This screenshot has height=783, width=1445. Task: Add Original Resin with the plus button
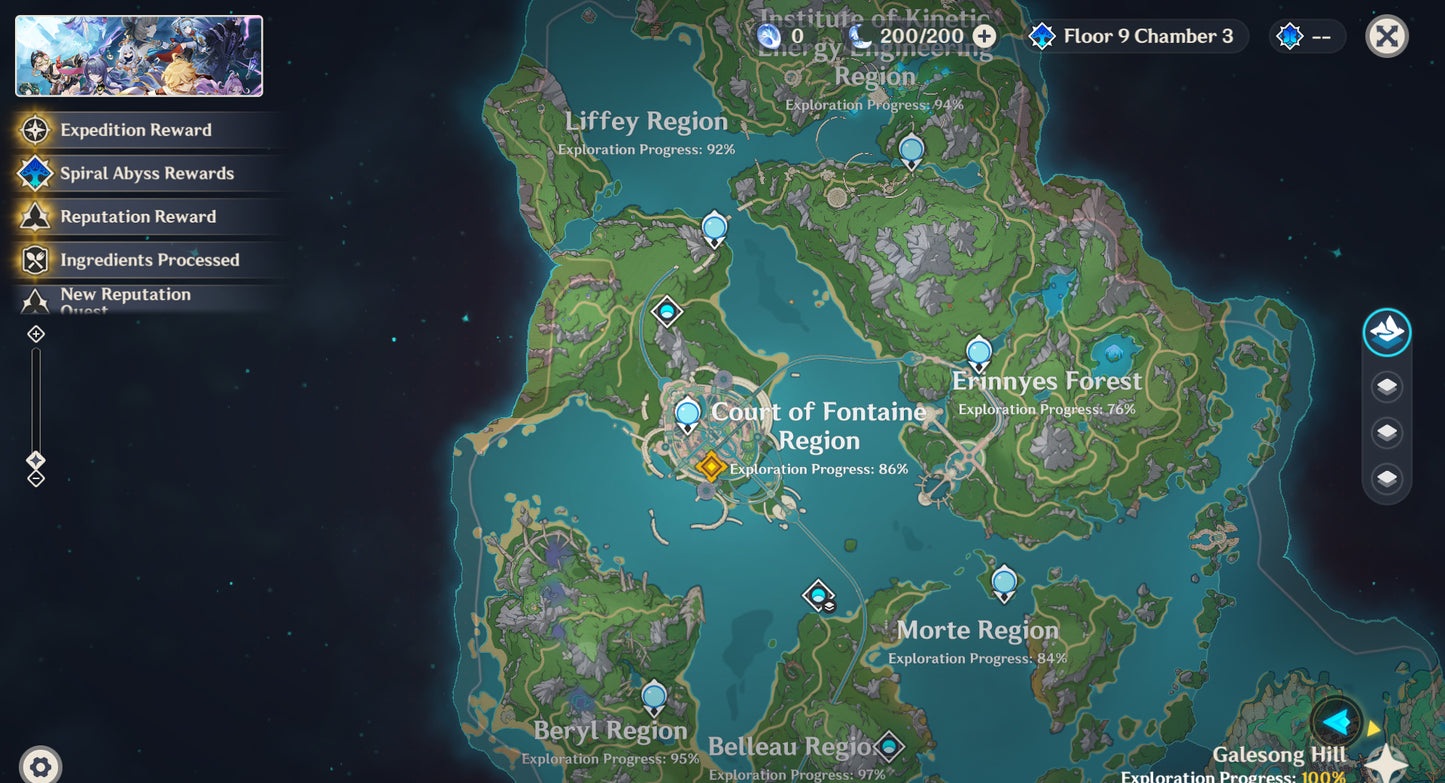(984, 37)
